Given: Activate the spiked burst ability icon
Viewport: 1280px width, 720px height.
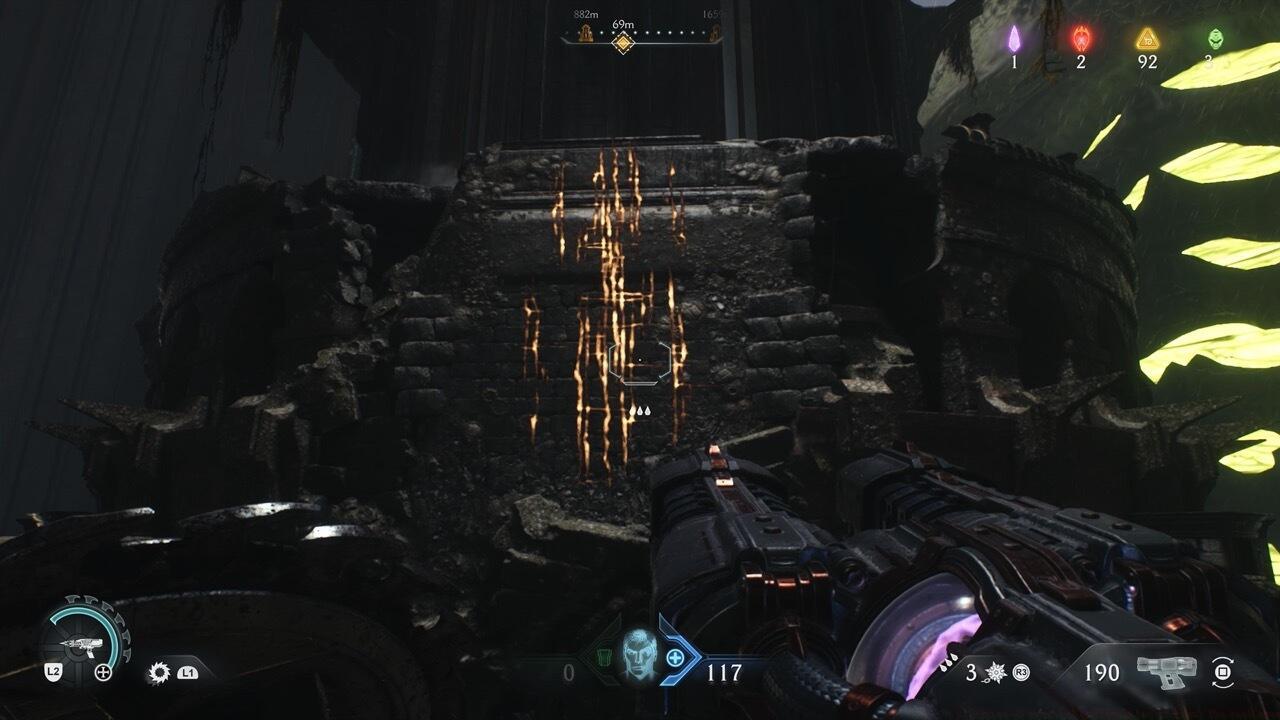Looking at the screenshot, I should click(x=996, y=672).
